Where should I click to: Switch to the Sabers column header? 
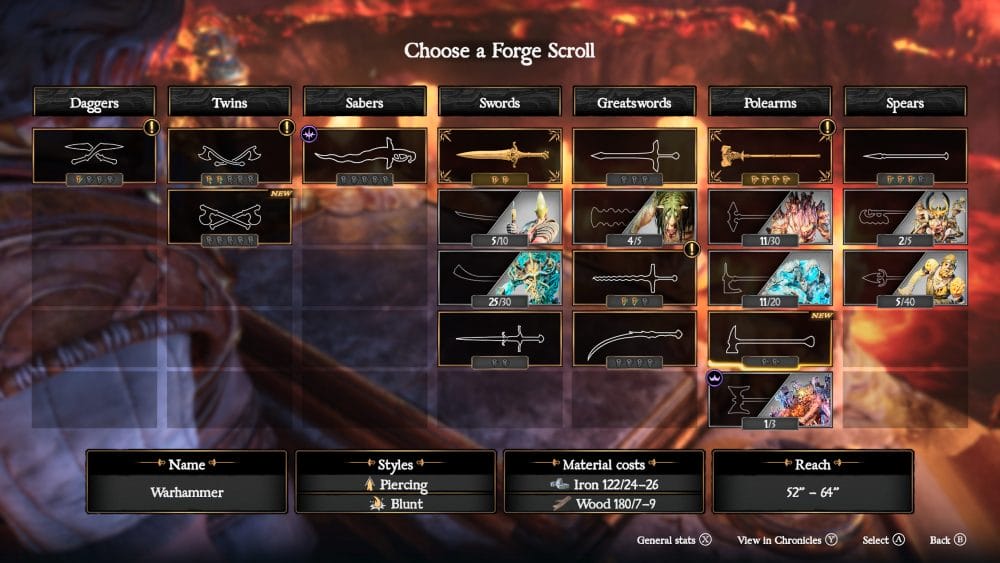(365, 102)
